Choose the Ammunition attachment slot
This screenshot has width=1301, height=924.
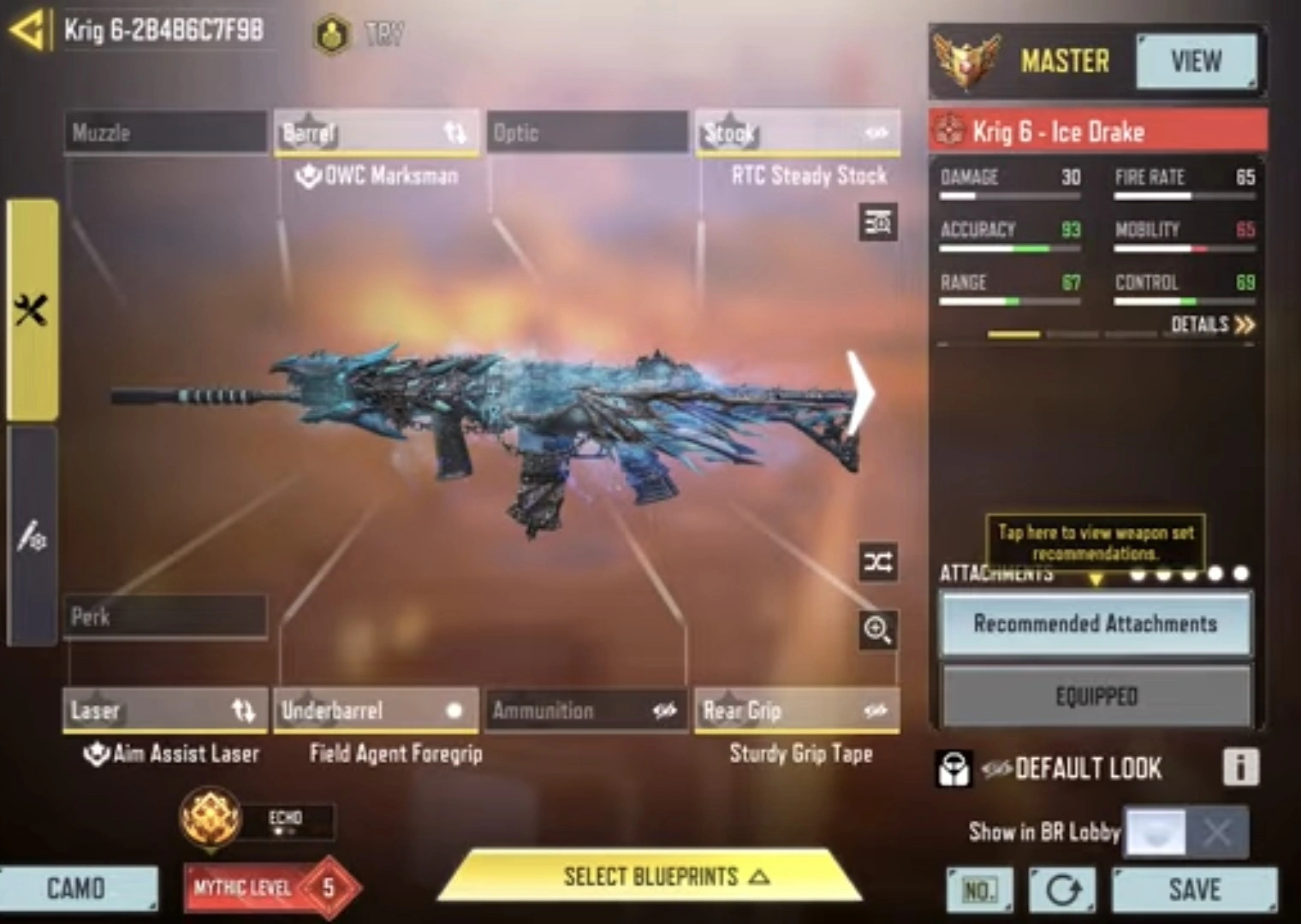pos(586,710)
